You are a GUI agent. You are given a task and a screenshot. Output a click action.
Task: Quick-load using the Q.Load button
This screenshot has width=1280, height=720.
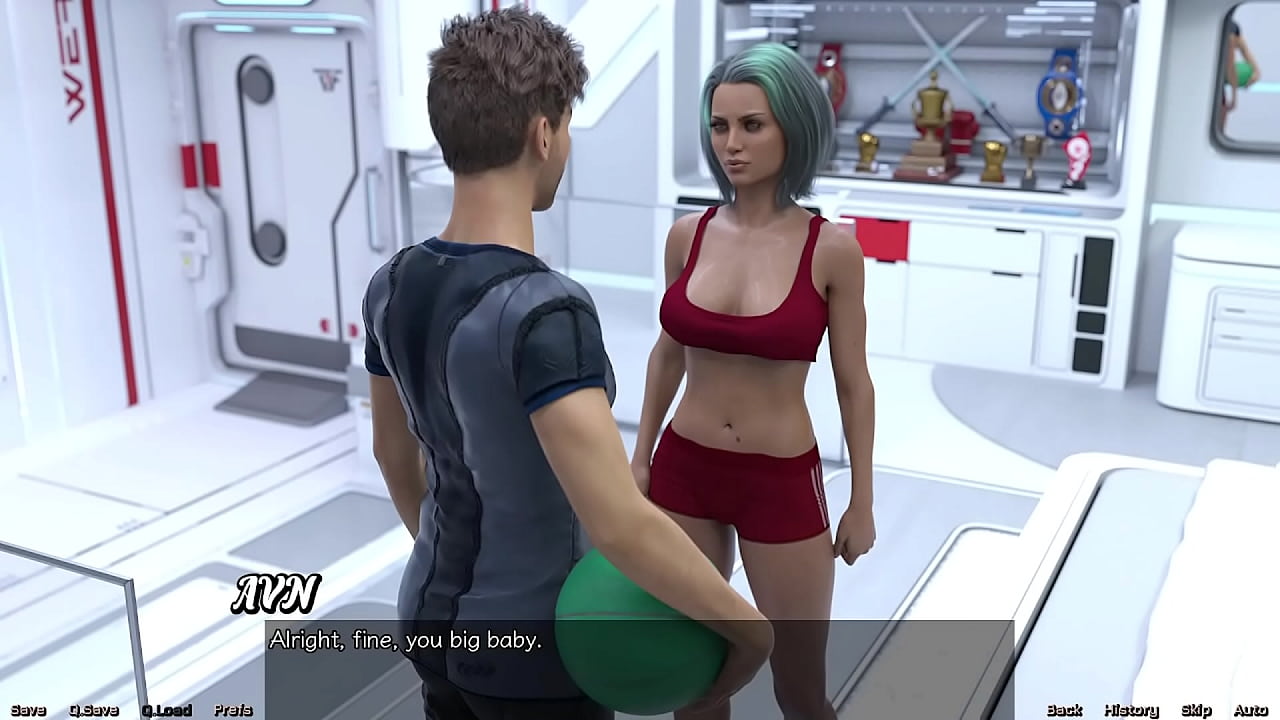click(166, 709)
